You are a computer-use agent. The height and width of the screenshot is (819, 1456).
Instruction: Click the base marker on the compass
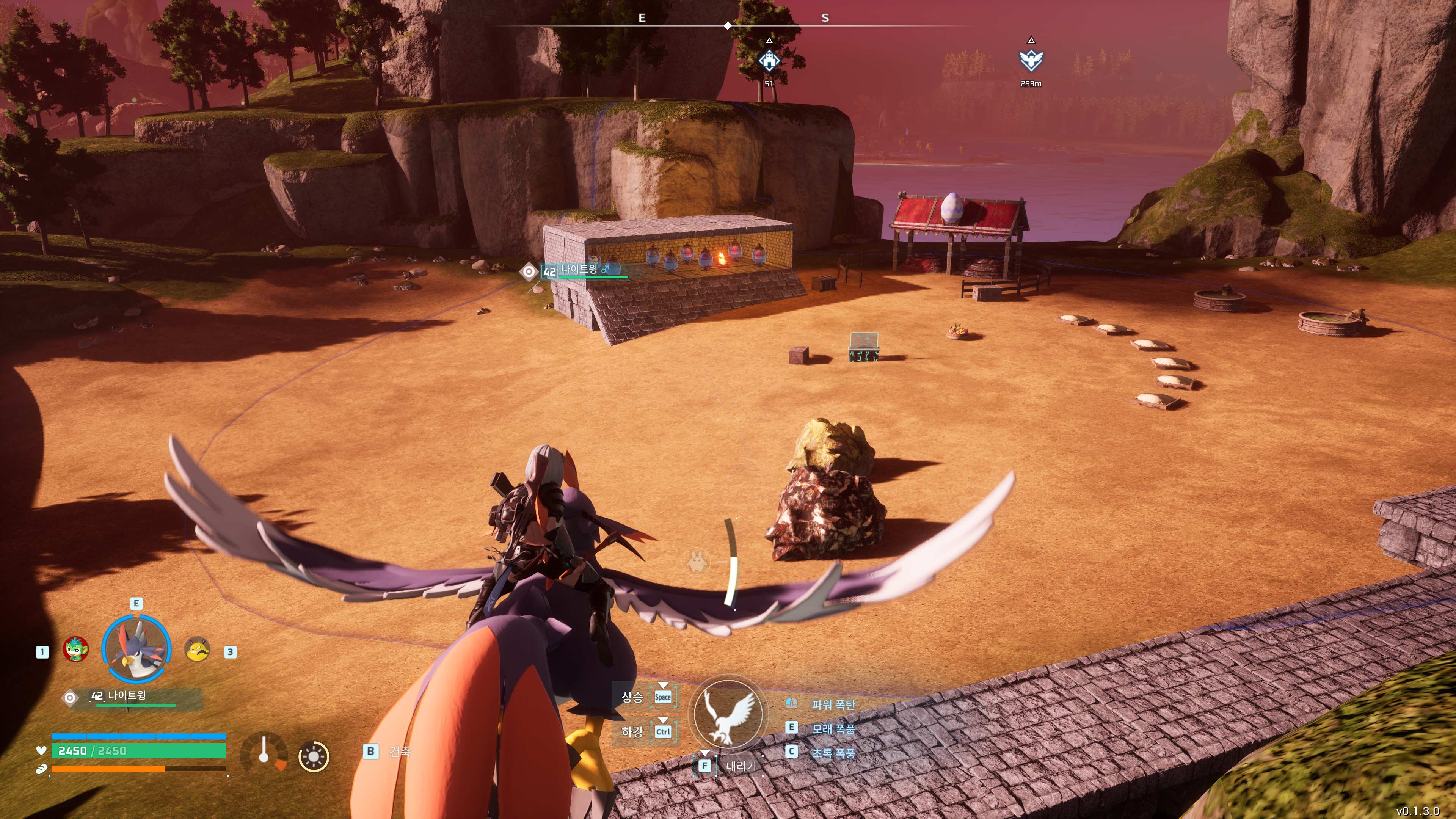coord(769,61)
